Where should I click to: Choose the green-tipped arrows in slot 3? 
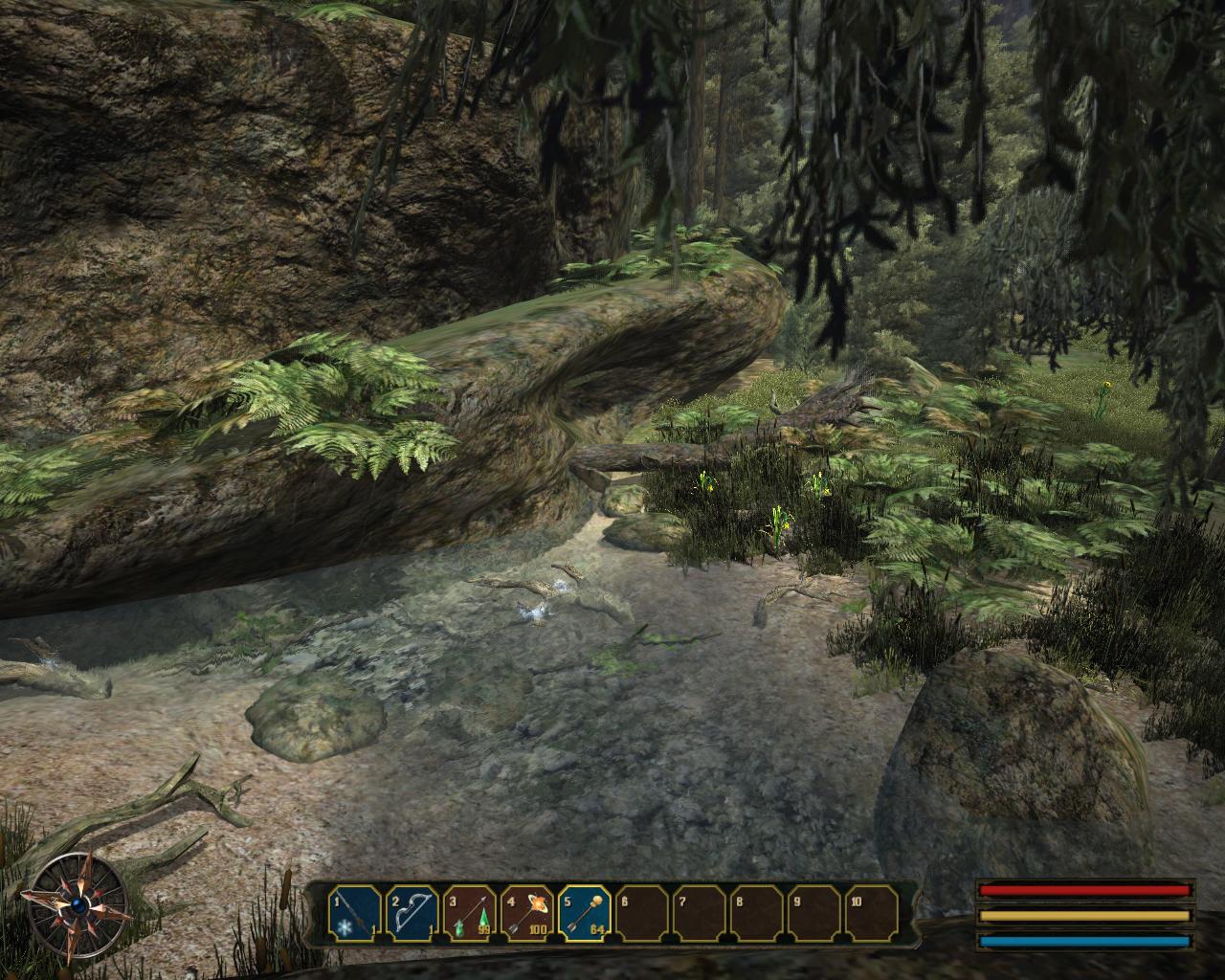(470, 913)
